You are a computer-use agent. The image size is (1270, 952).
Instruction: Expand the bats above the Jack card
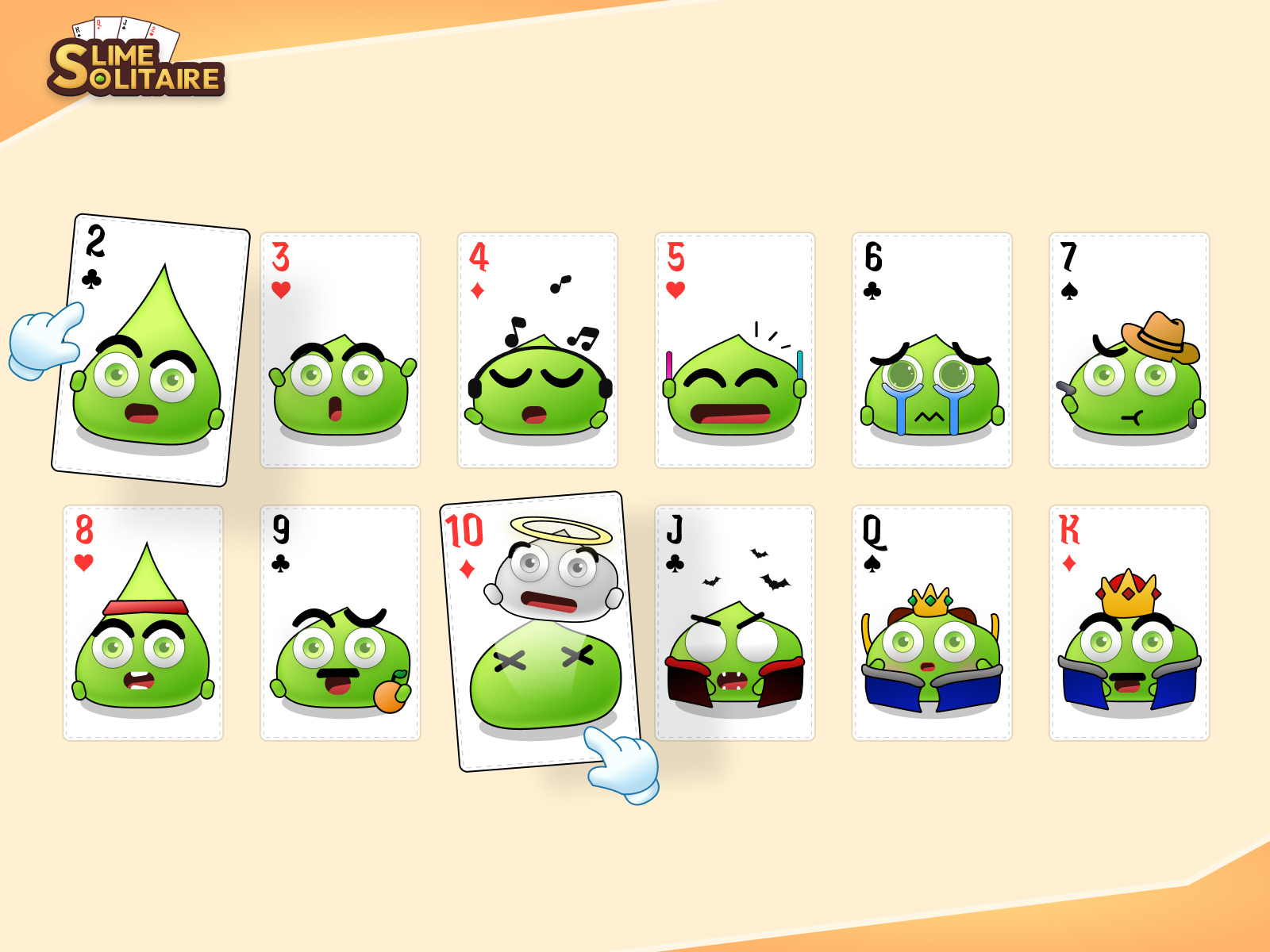coord(746,567)
